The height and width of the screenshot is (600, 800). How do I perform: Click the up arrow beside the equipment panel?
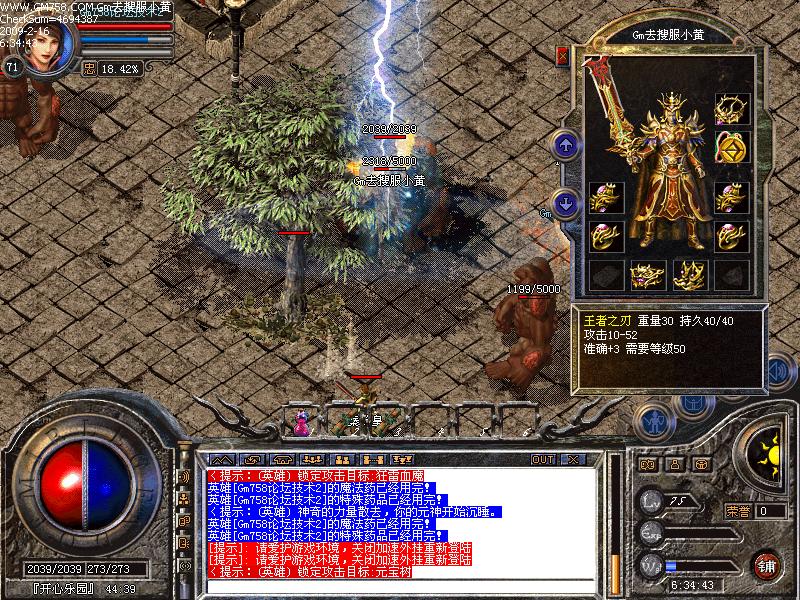pyautogui.click(x=565, y=146)
